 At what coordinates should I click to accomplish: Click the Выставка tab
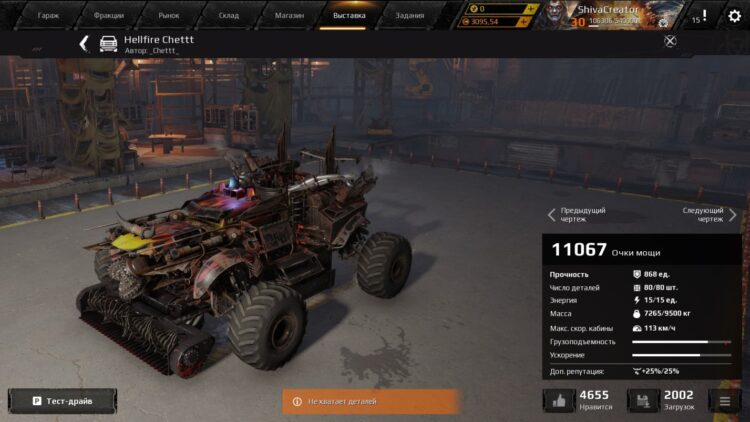coord(349,16)
